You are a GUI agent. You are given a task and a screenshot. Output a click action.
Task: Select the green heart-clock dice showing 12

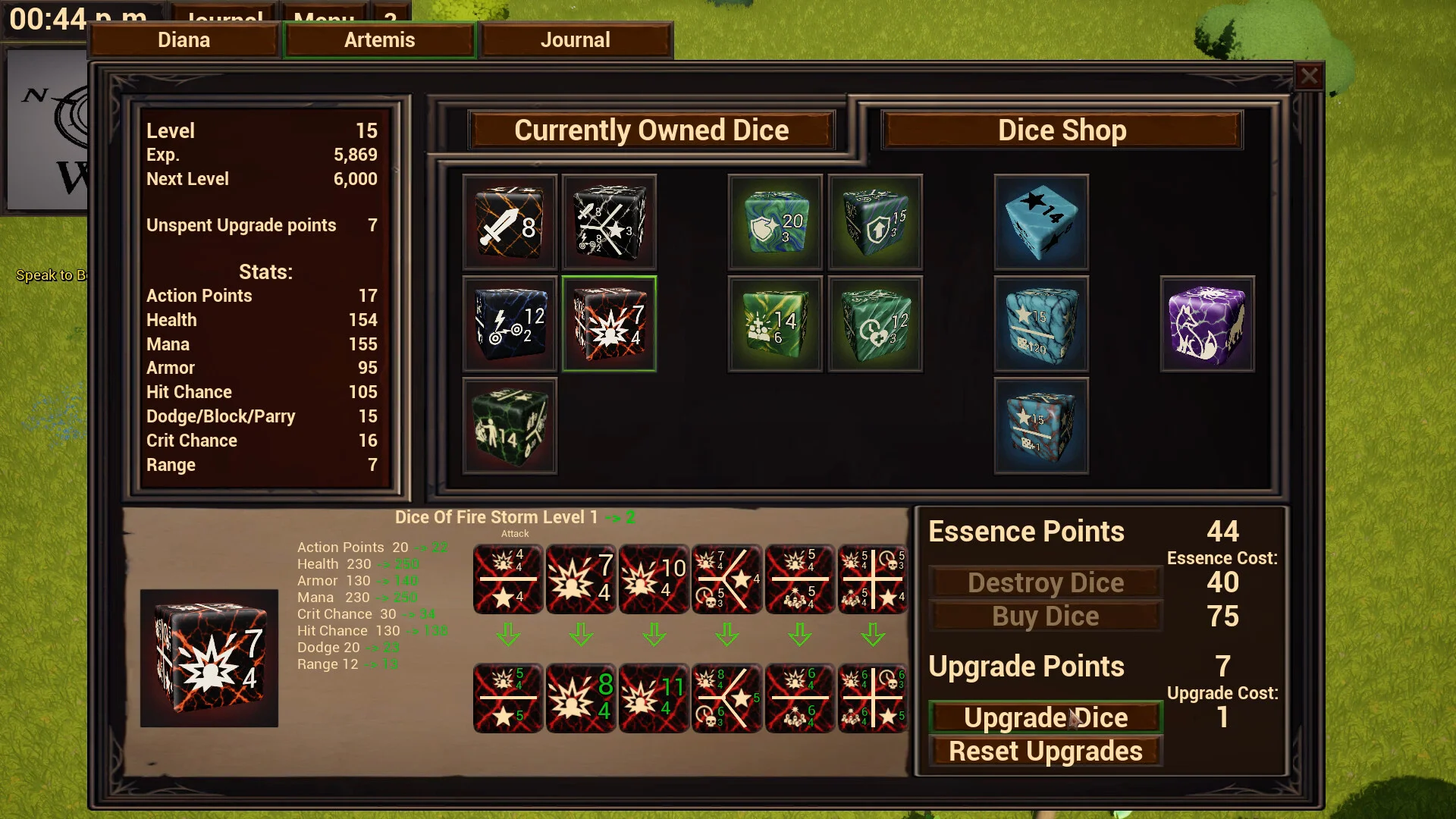pos(875,325)
